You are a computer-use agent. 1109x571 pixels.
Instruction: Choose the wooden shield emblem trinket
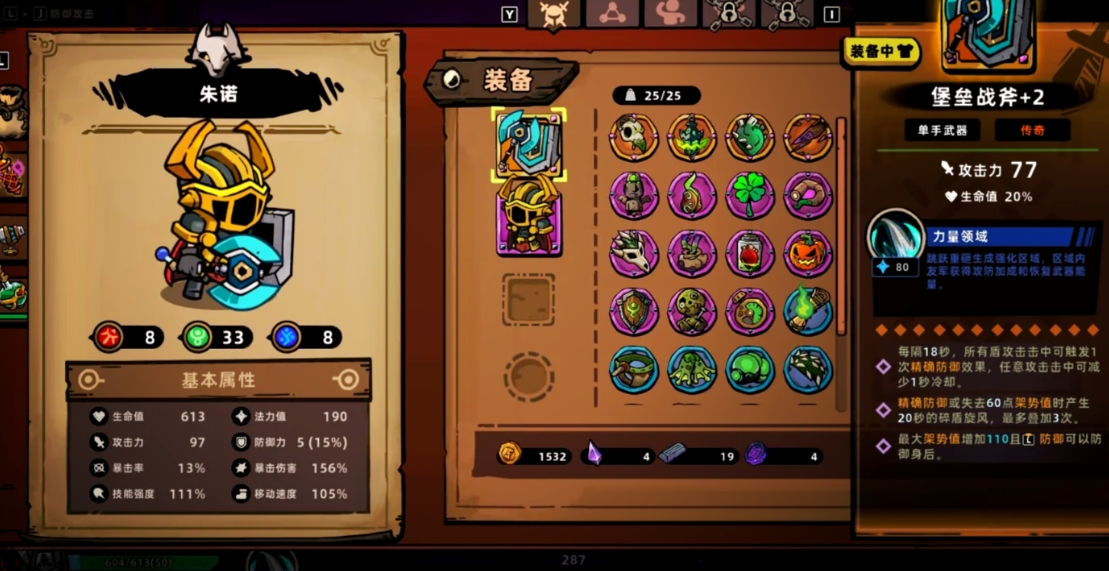coord(634,311)
